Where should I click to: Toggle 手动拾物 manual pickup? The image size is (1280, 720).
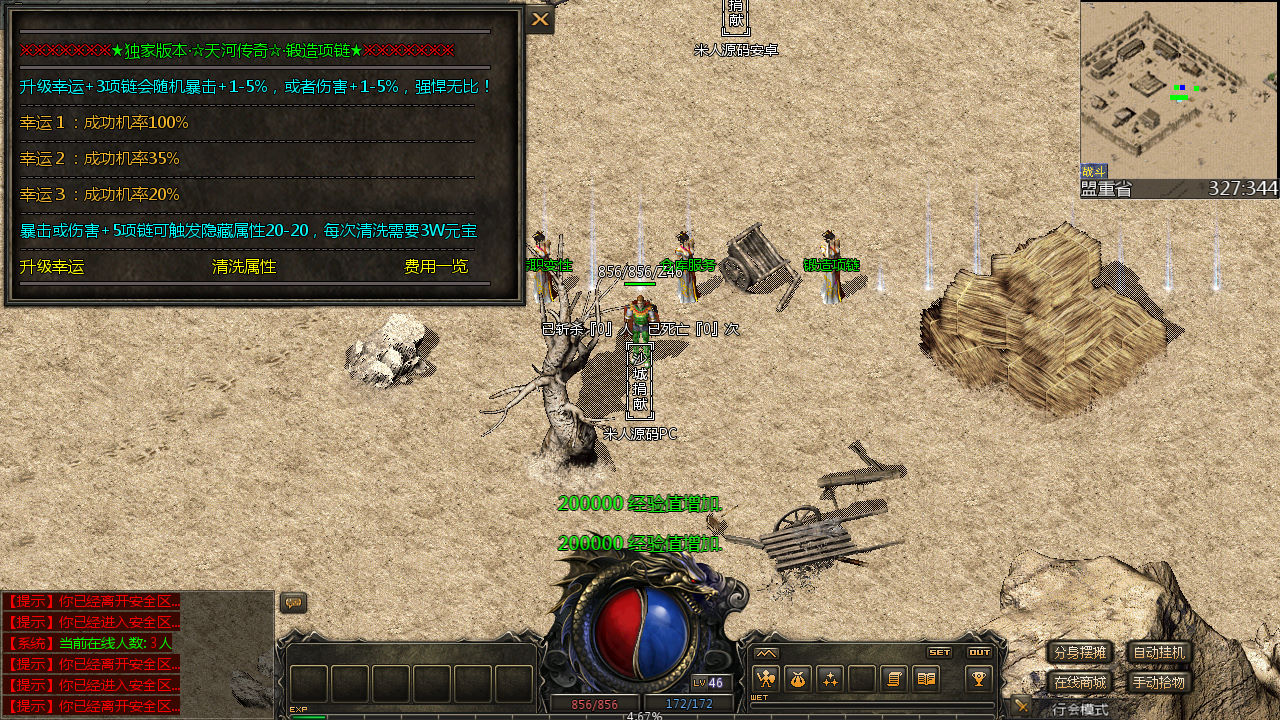coord(1159,683)
